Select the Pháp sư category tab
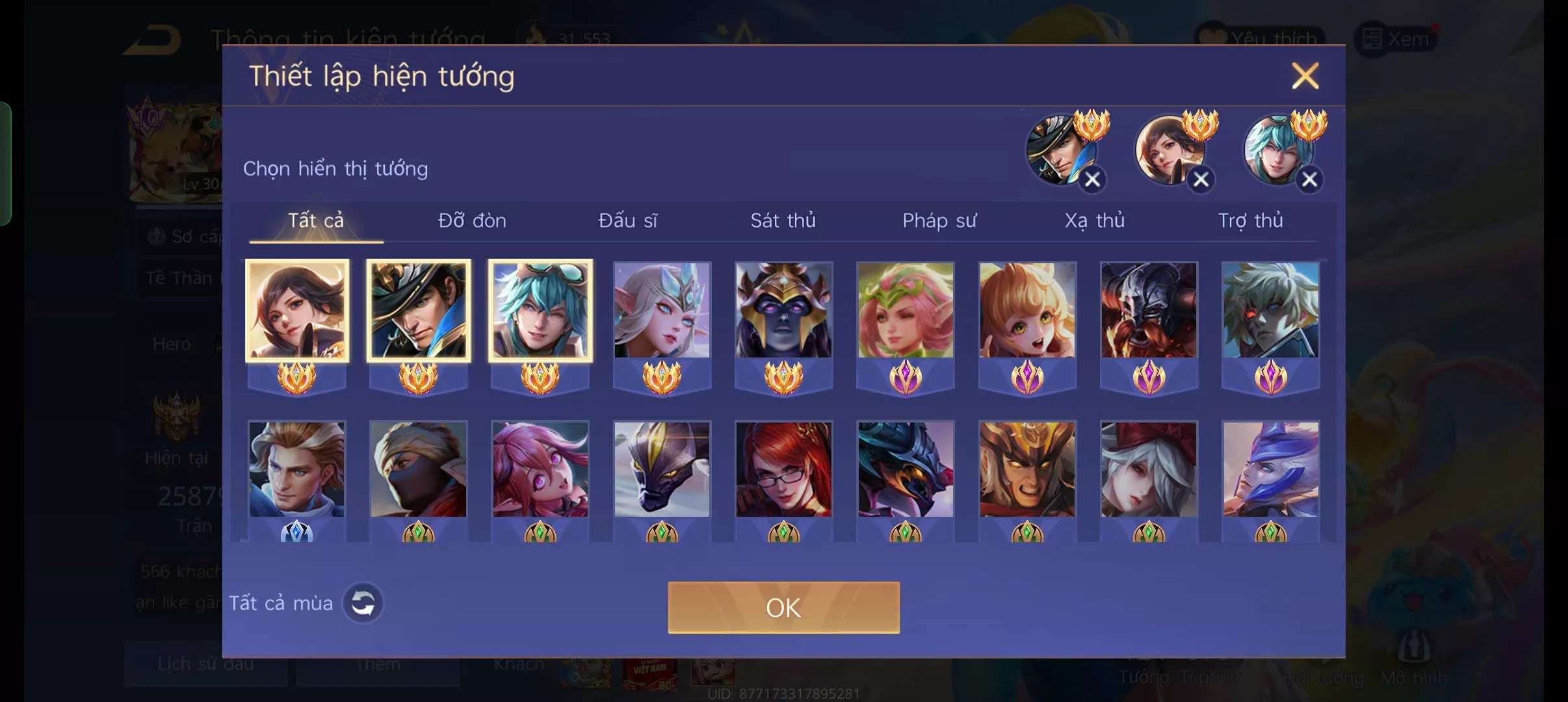This screenshot has width=1568, height=702. click(939, 221)
